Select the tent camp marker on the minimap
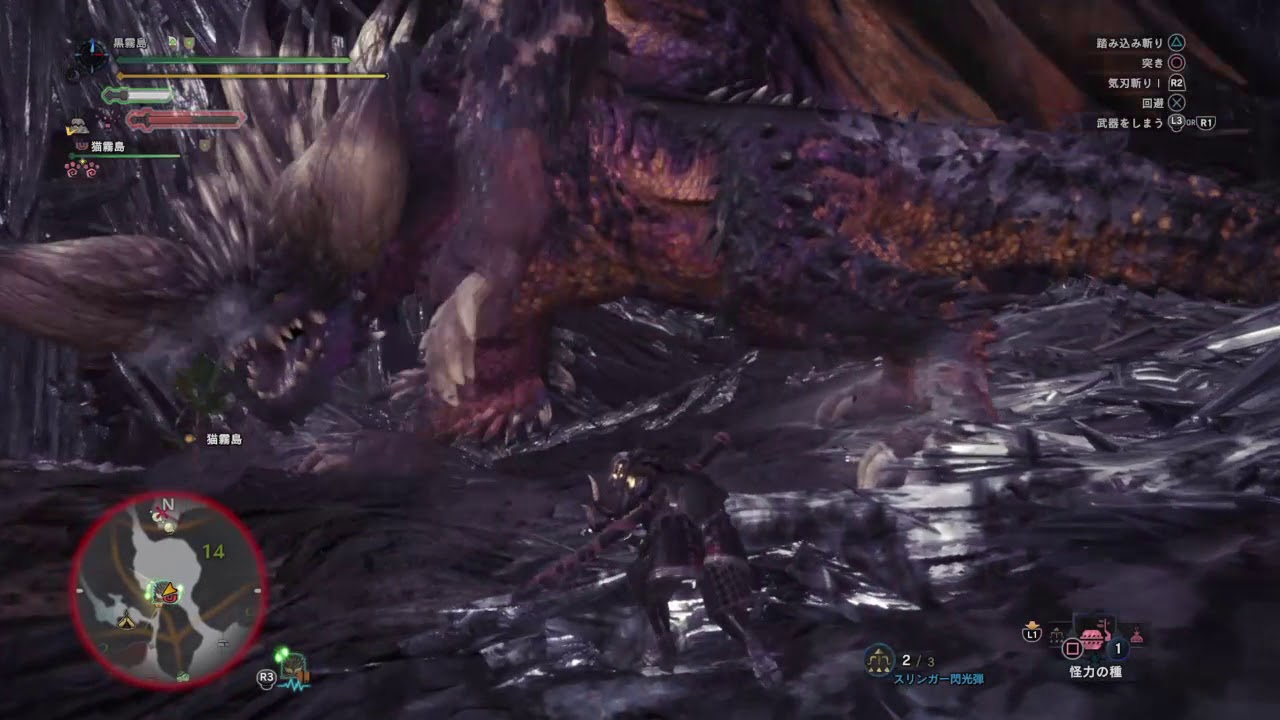The width and height of the screenshot is (1280, 720). (x=126, y=622)
